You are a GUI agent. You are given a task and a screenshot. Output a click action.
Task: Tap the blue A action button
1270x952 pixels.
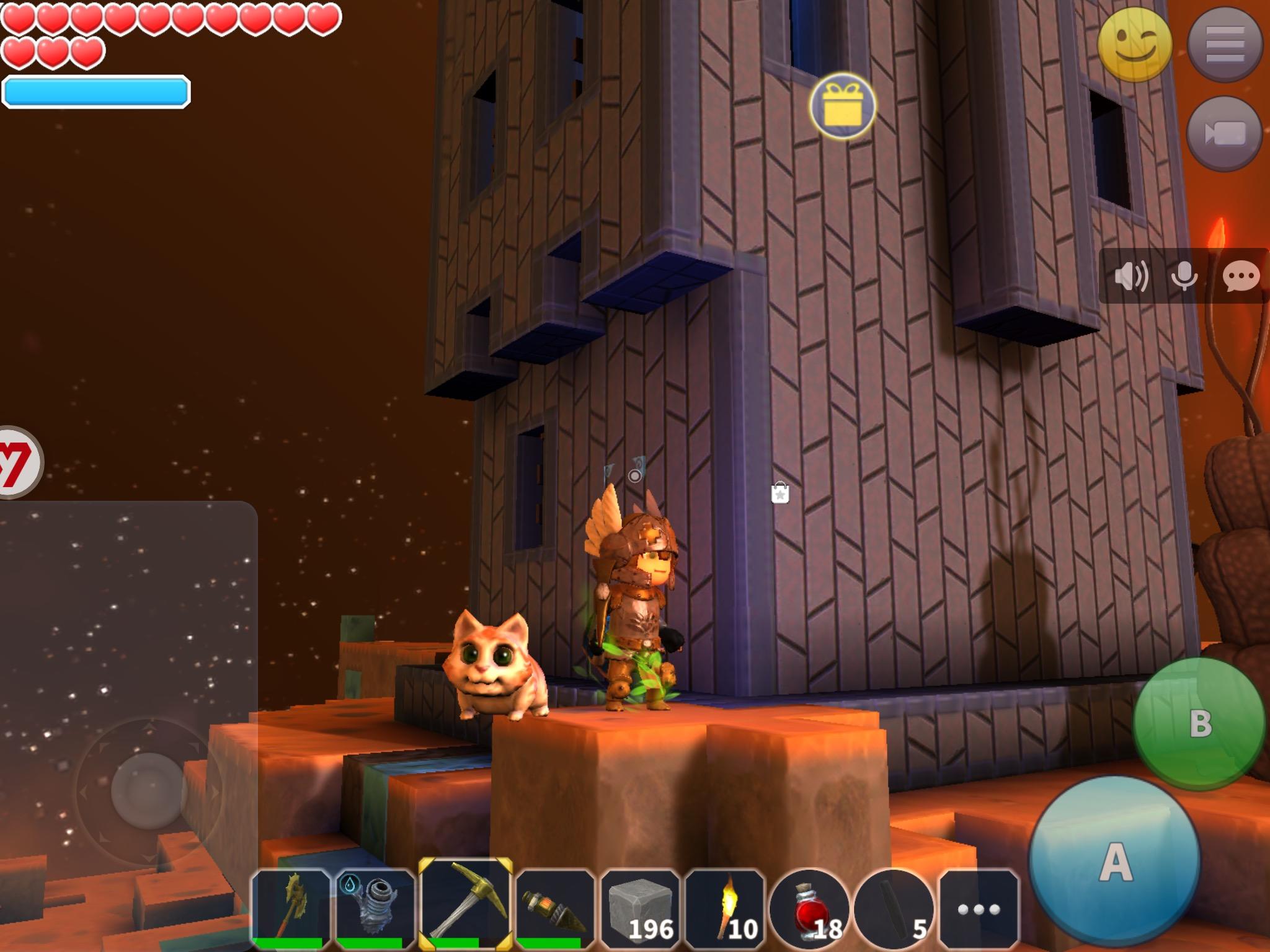pyautogui.click(x=1114, y=861)
